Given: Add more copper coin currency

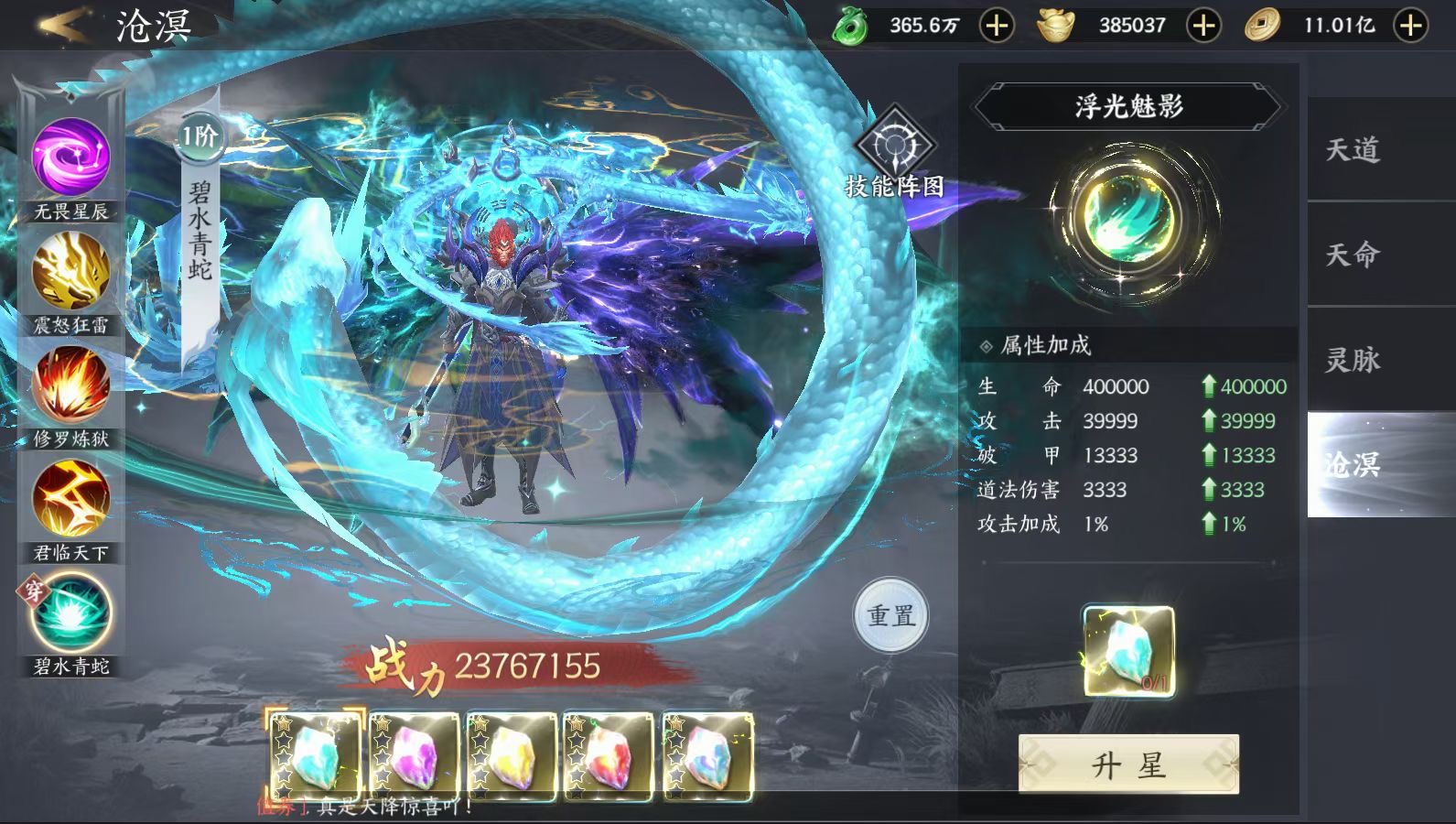Looking at the screenshot, I should (x=1410, y=26).
